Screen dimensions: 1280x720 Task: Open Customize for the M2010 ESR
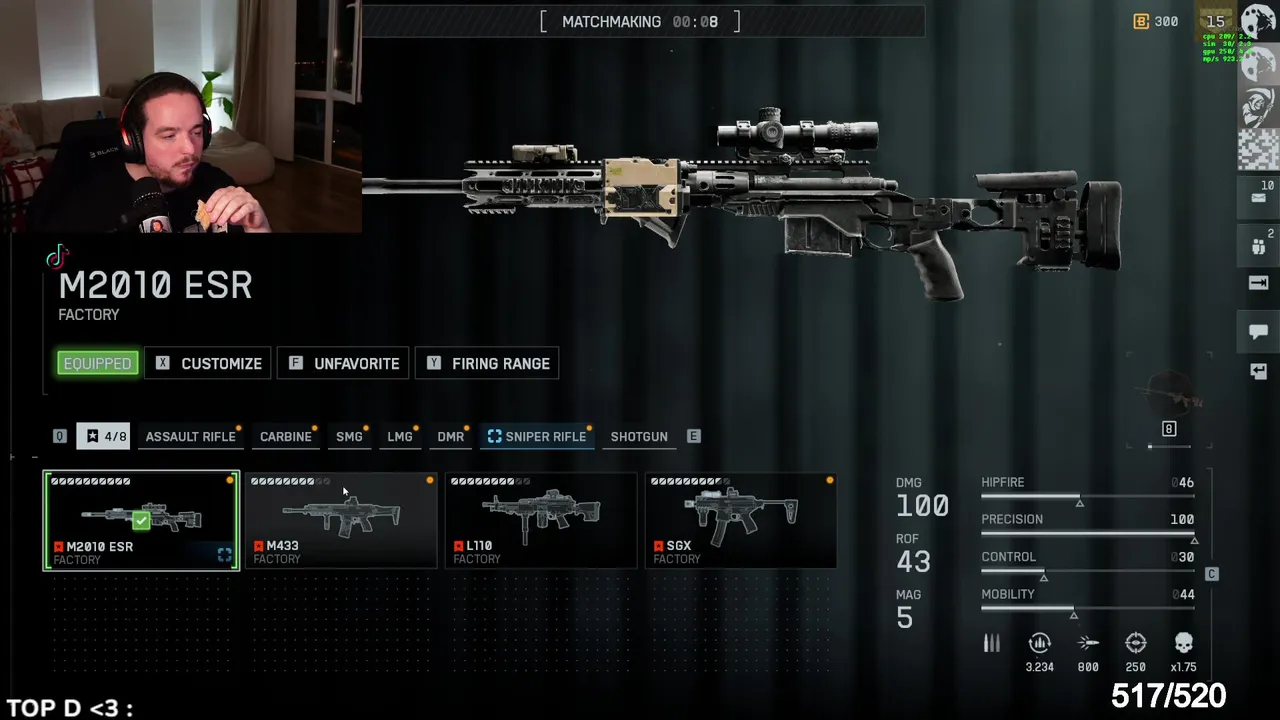(208, 364)
